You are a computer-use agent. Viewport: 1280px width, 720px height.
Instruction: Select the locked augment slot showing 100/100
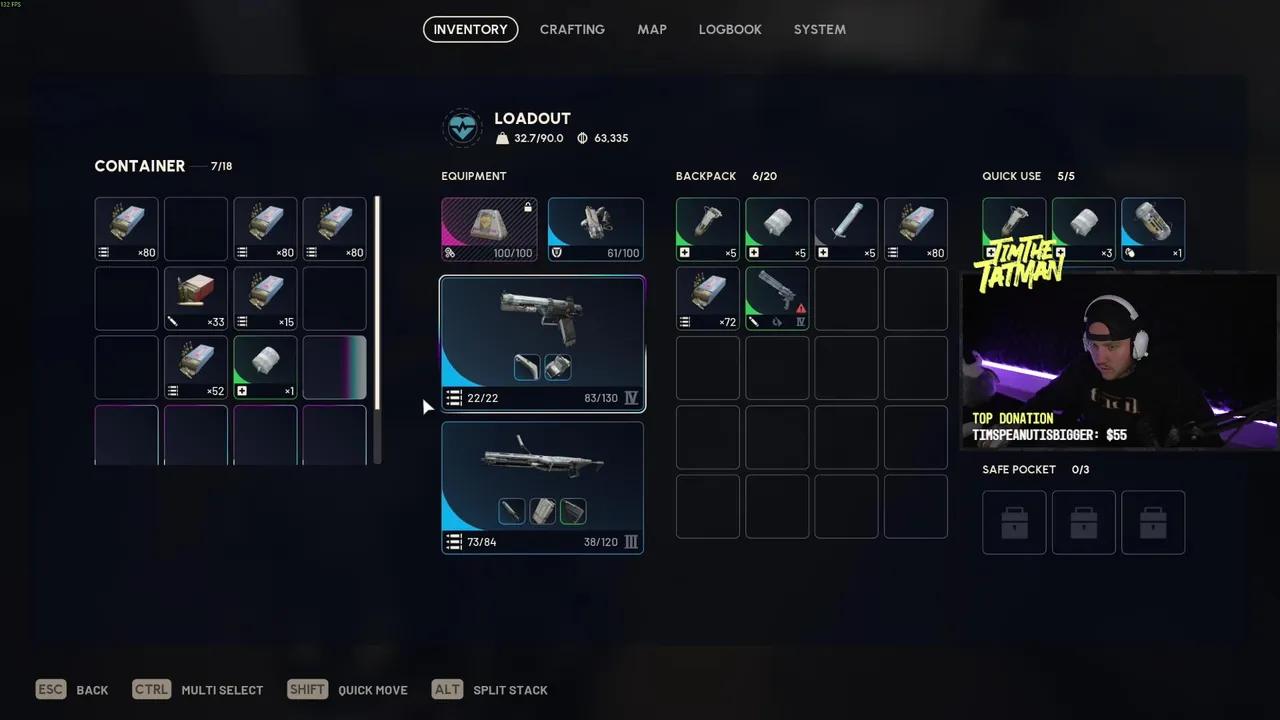(x=489, y=230)
